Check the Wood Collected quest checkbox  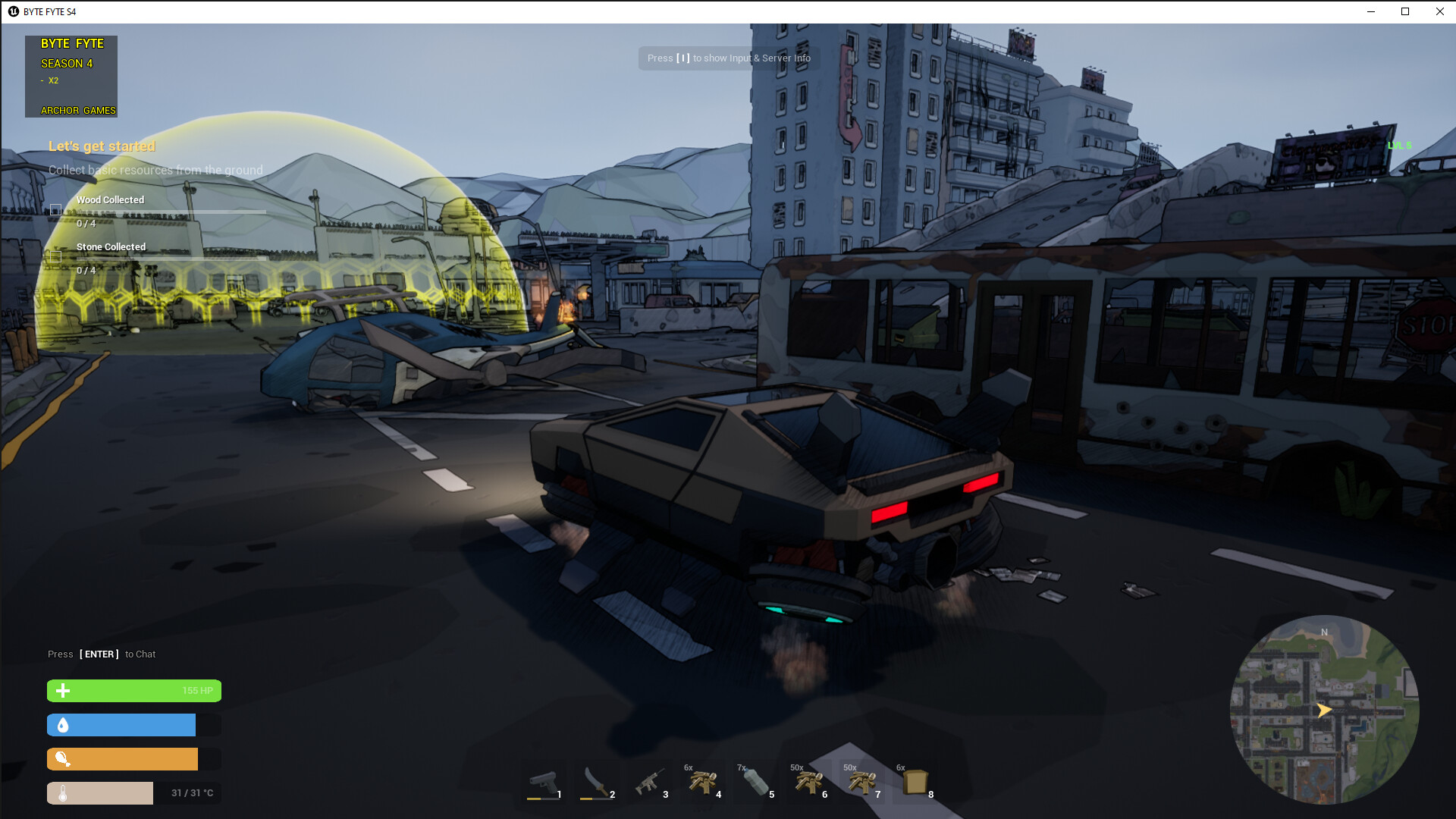(x=55, y=209)
